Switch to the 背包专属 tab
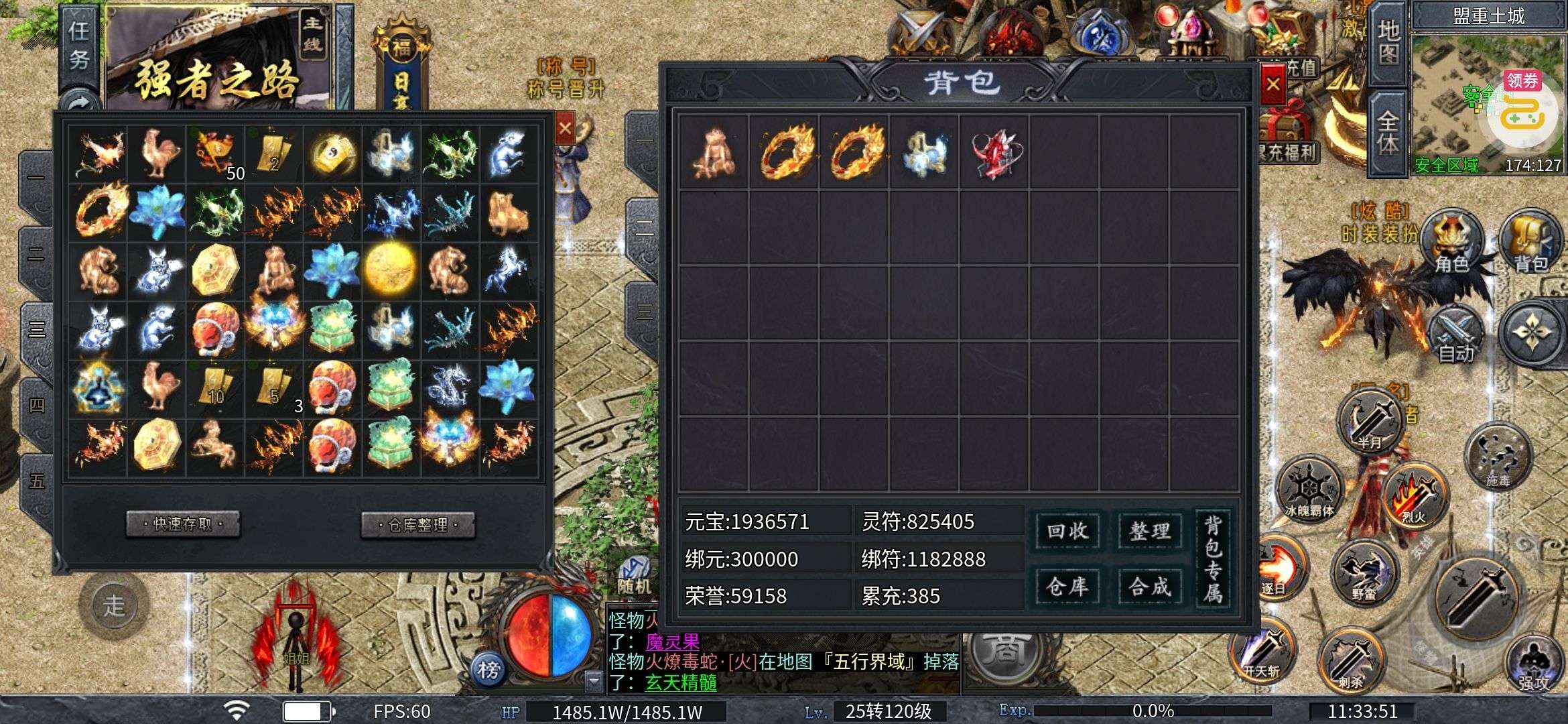 [1213, 558]
